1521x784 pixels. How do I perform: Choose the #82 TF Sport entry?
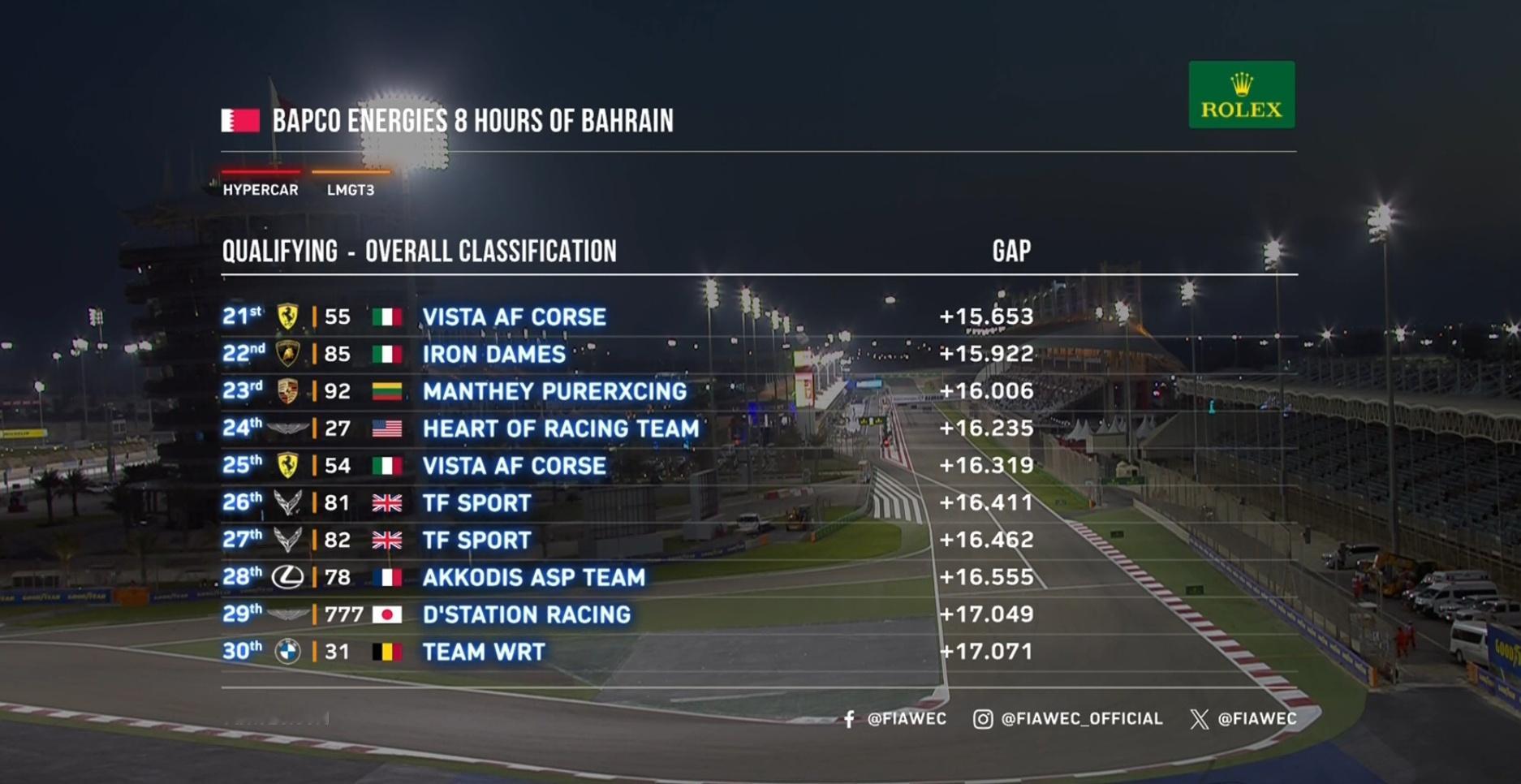click(x=476, y=541)
